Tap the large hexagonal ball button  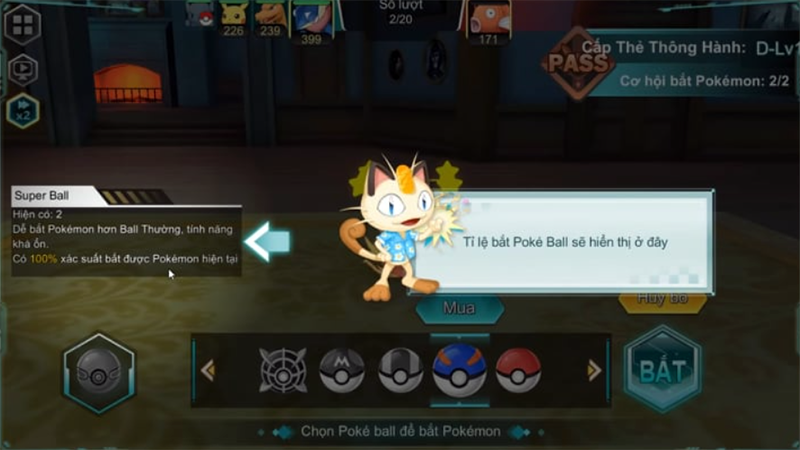99,373
